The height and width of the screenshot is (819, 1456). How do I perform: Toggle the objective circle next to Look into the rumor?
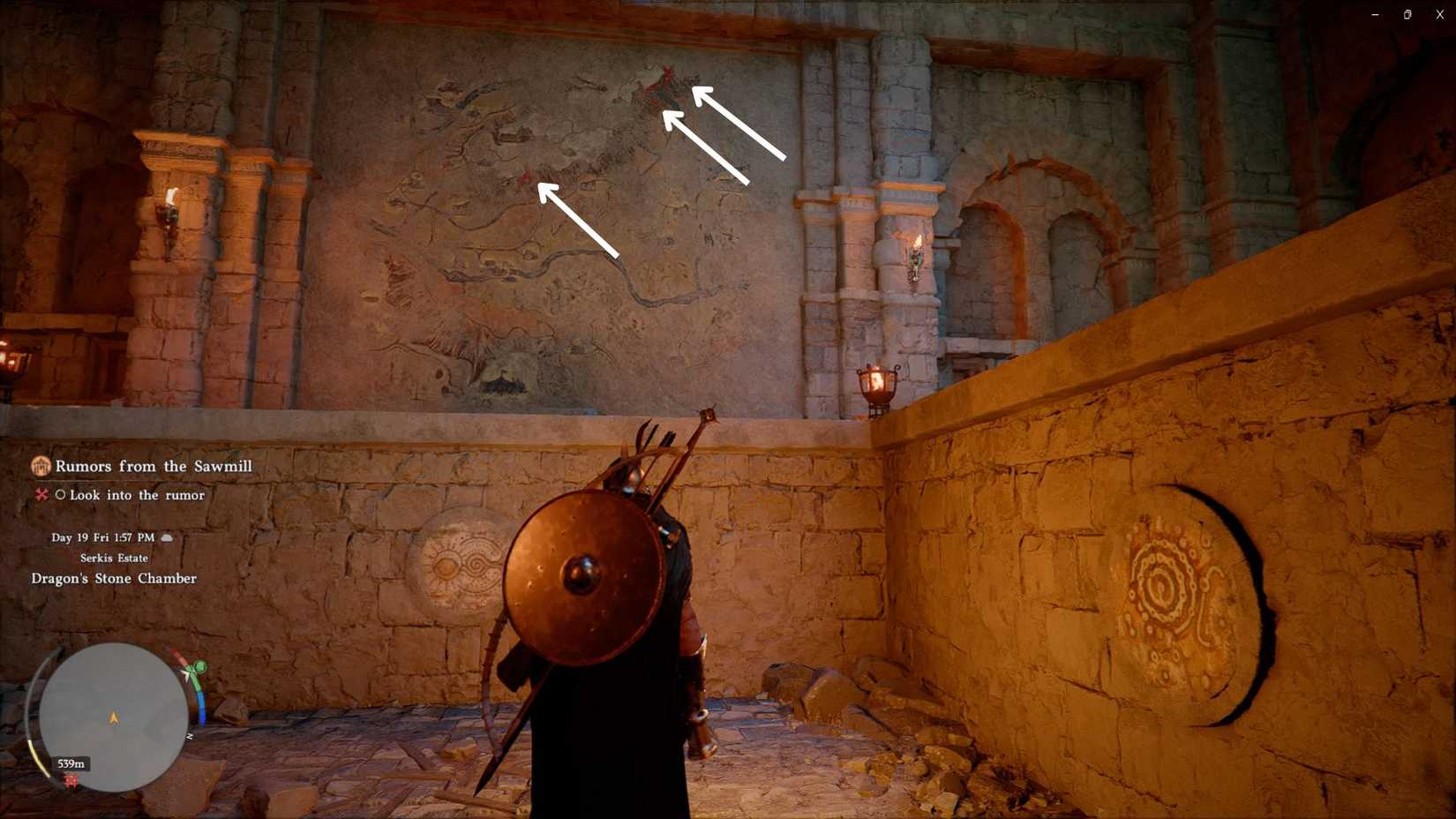[x=62, y=494]
